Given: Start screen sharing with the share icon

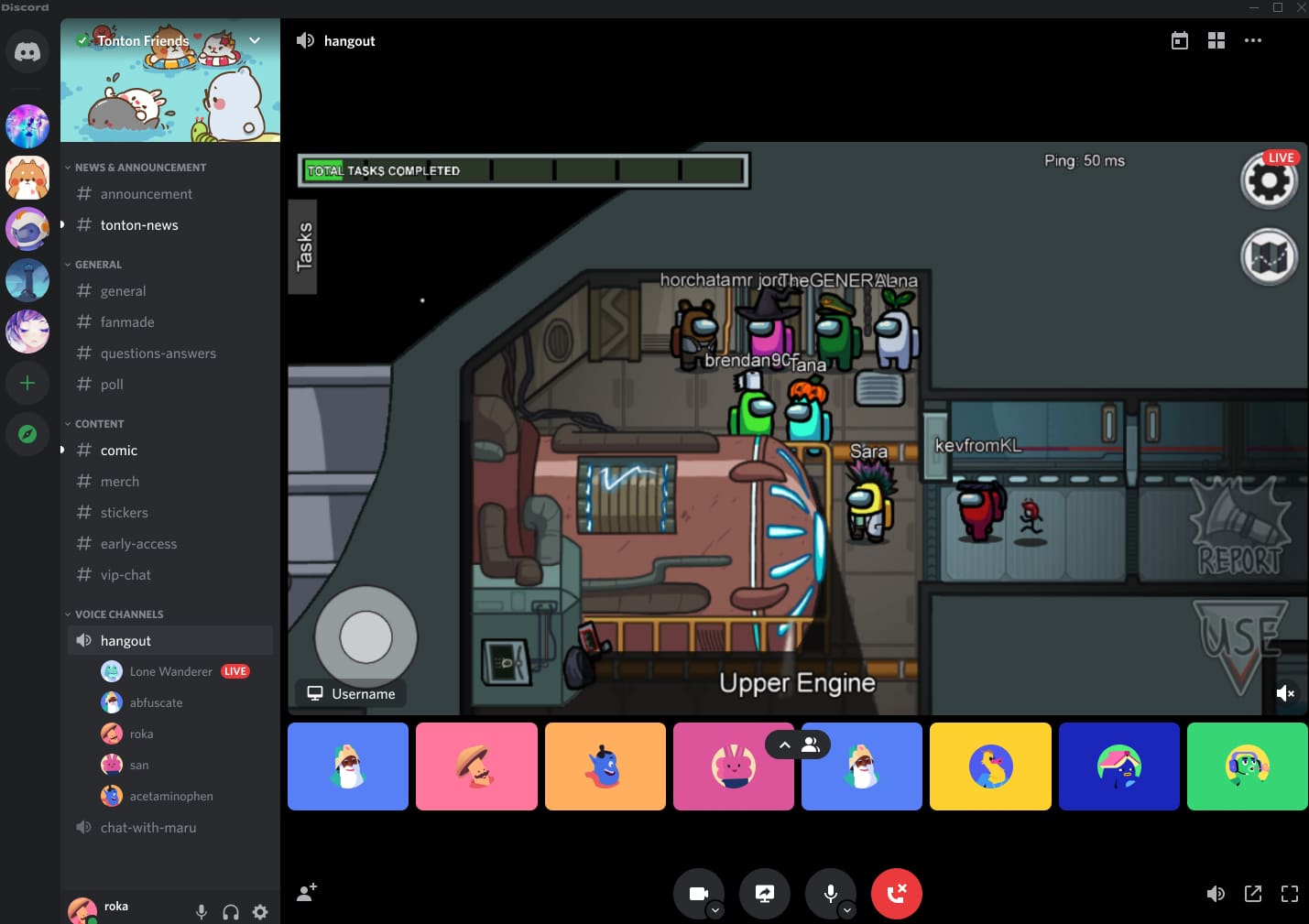Looking at the screenshot, I should pos(765,893).
